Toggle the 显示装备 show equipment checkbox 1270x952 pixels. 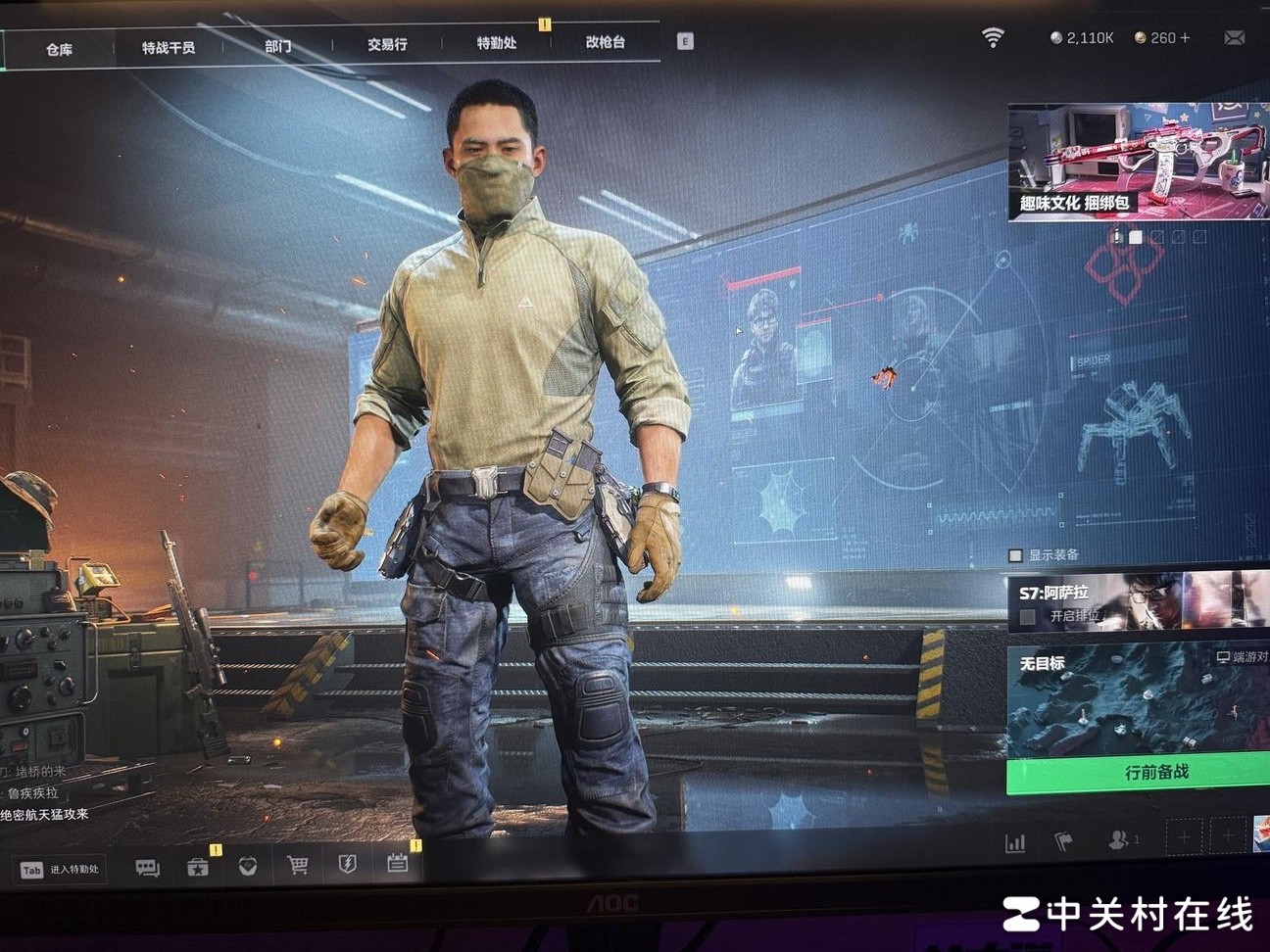pos(1016,555)
